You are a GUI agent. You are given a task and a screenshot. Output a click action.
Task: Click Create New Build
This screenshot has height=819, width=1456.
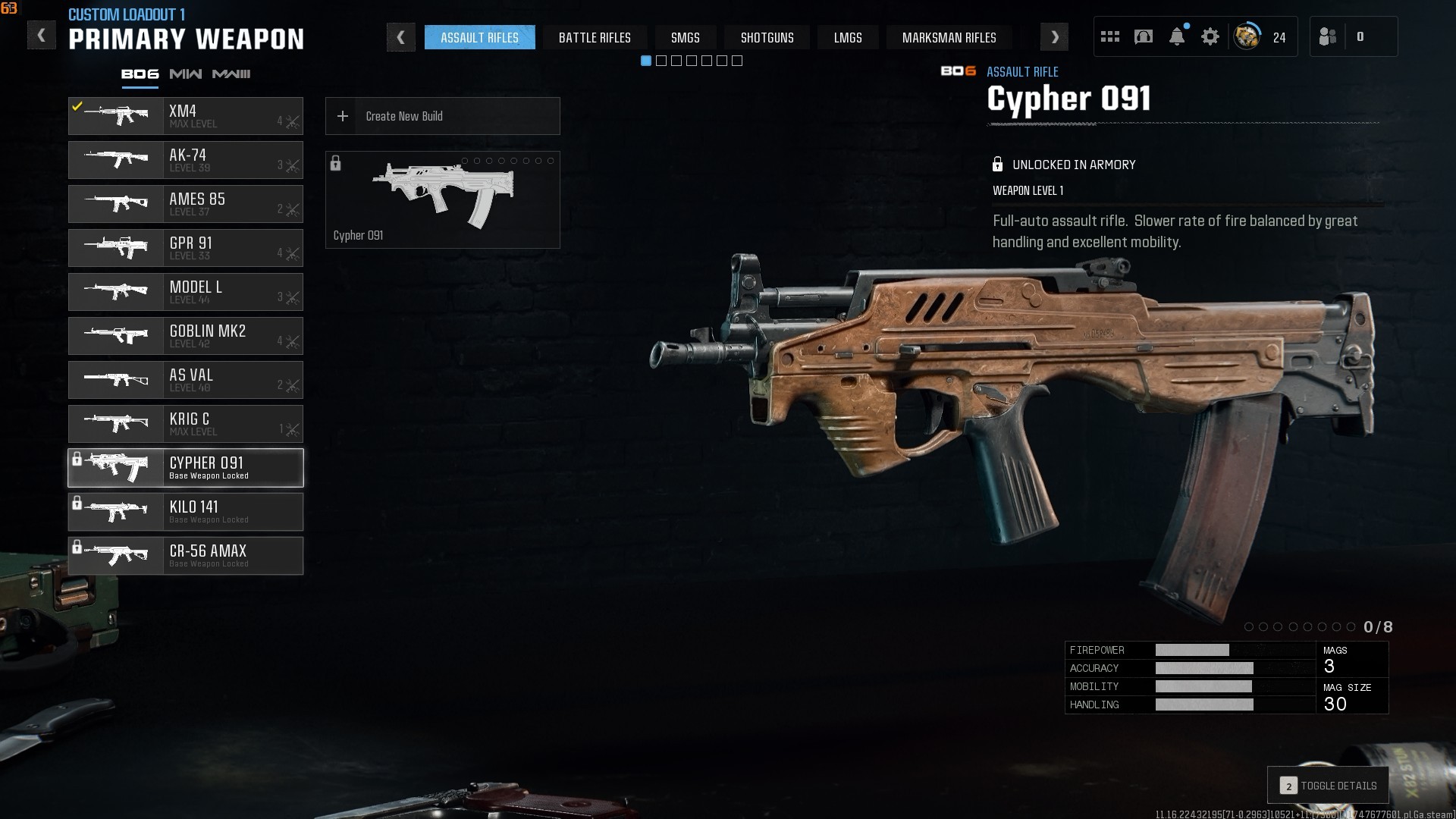[x=443, y=116]
